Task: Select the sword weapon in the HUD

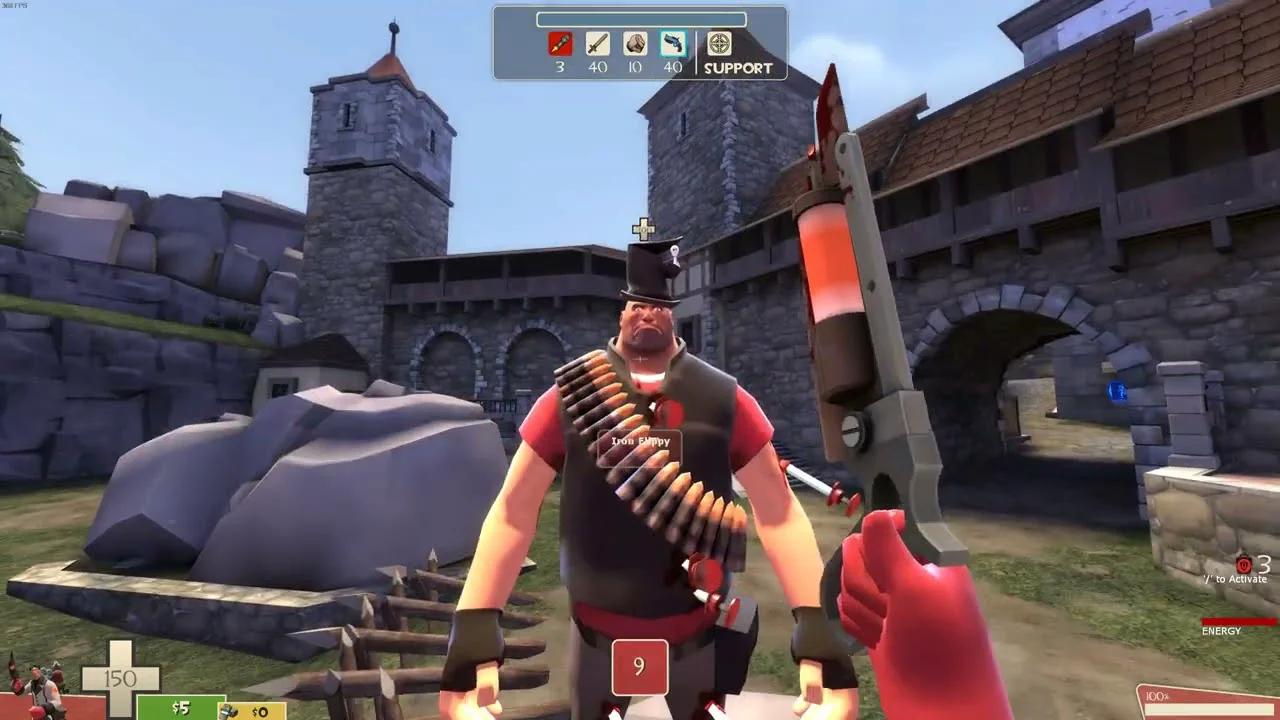Action: tap(599, 43)
